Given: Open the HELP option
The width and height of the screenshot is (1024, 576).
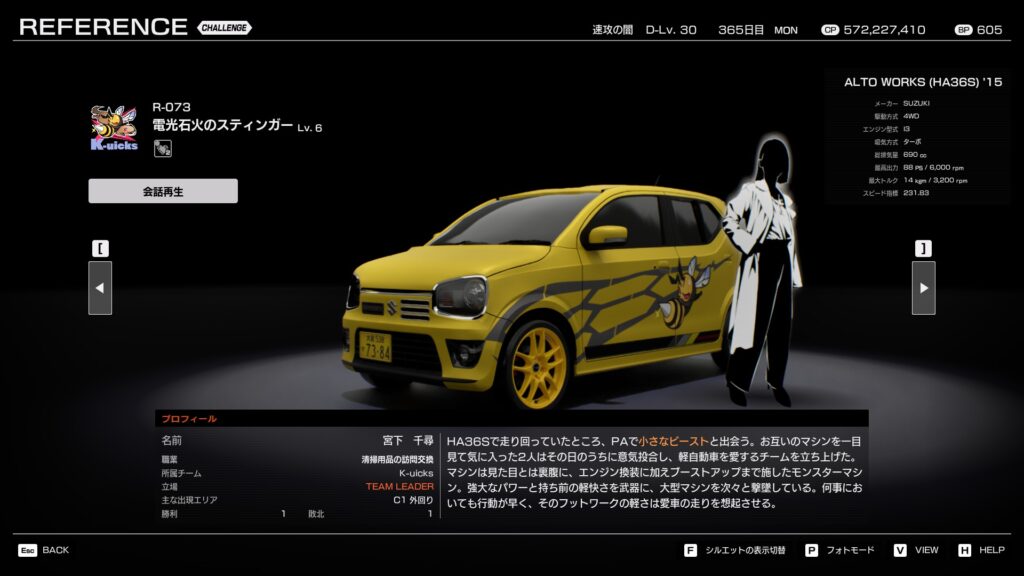Looking at the screenshot, I should (x=982, y=550).
